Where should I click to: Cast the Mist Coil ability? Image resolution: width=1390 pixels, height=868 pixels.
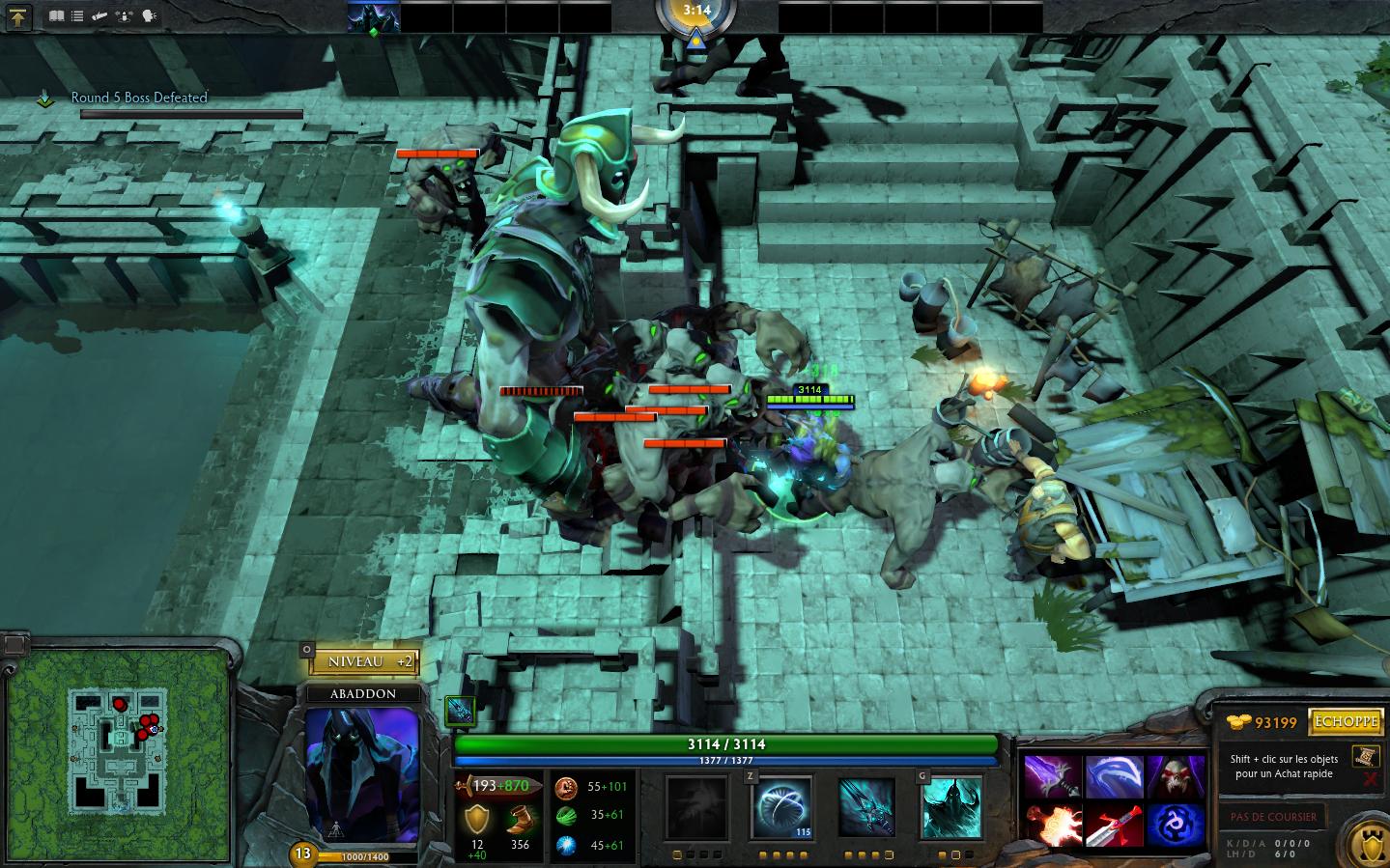[x=695, y=807]
